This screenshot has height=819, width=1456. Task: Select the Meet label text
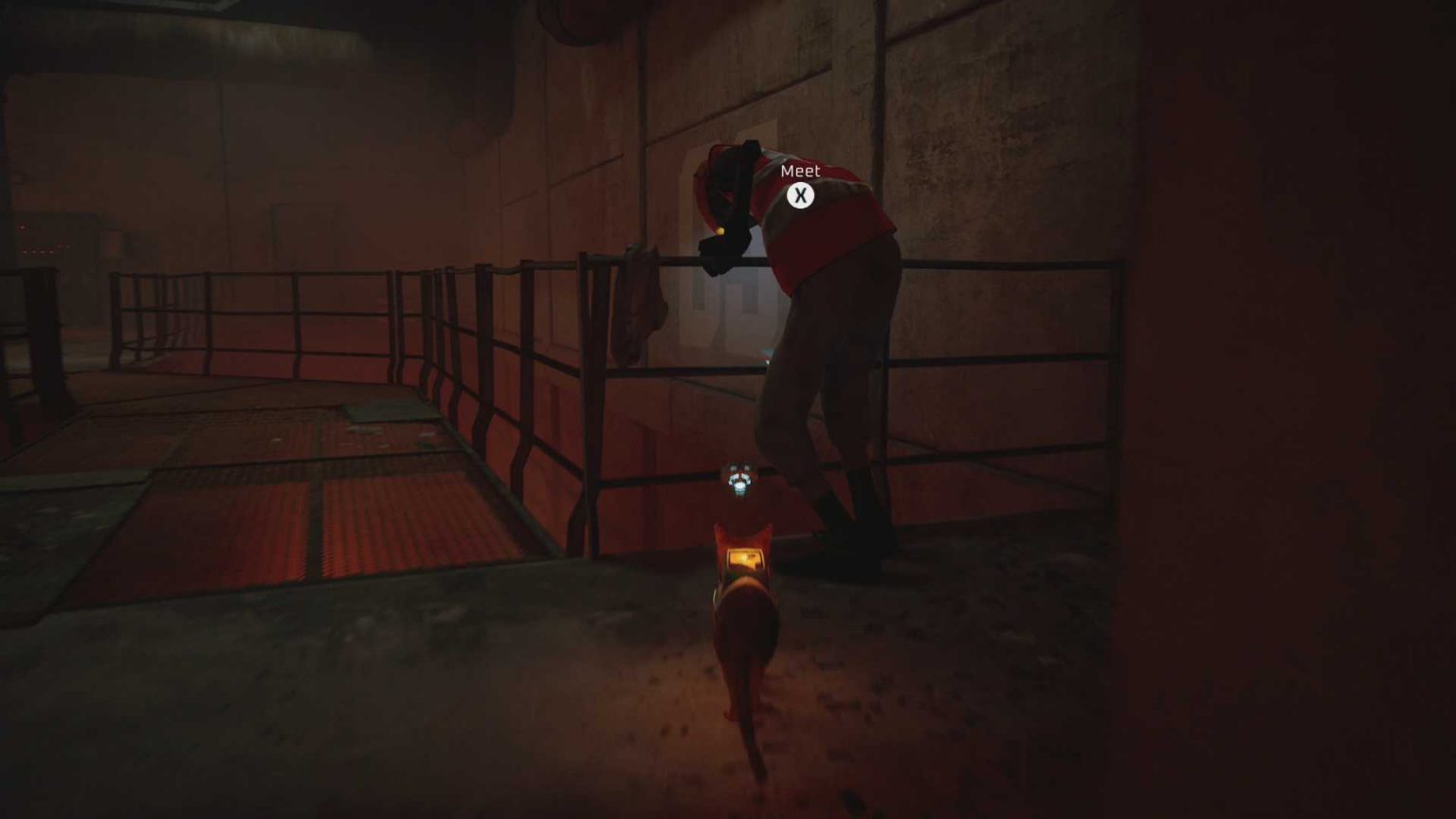(799, 172)
